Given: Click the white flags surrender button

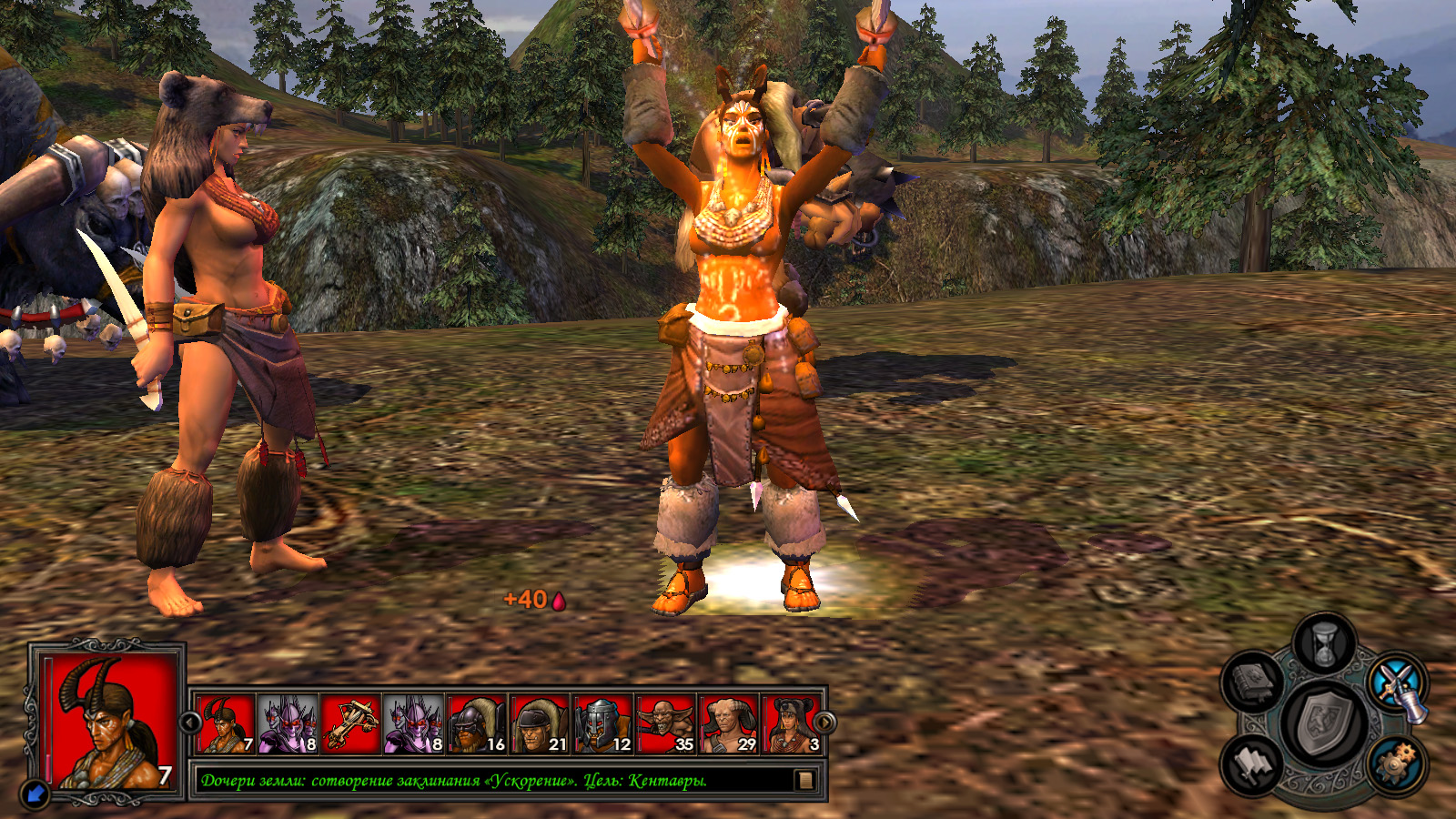Looking at the screenshot, I should coord(1254,764).
